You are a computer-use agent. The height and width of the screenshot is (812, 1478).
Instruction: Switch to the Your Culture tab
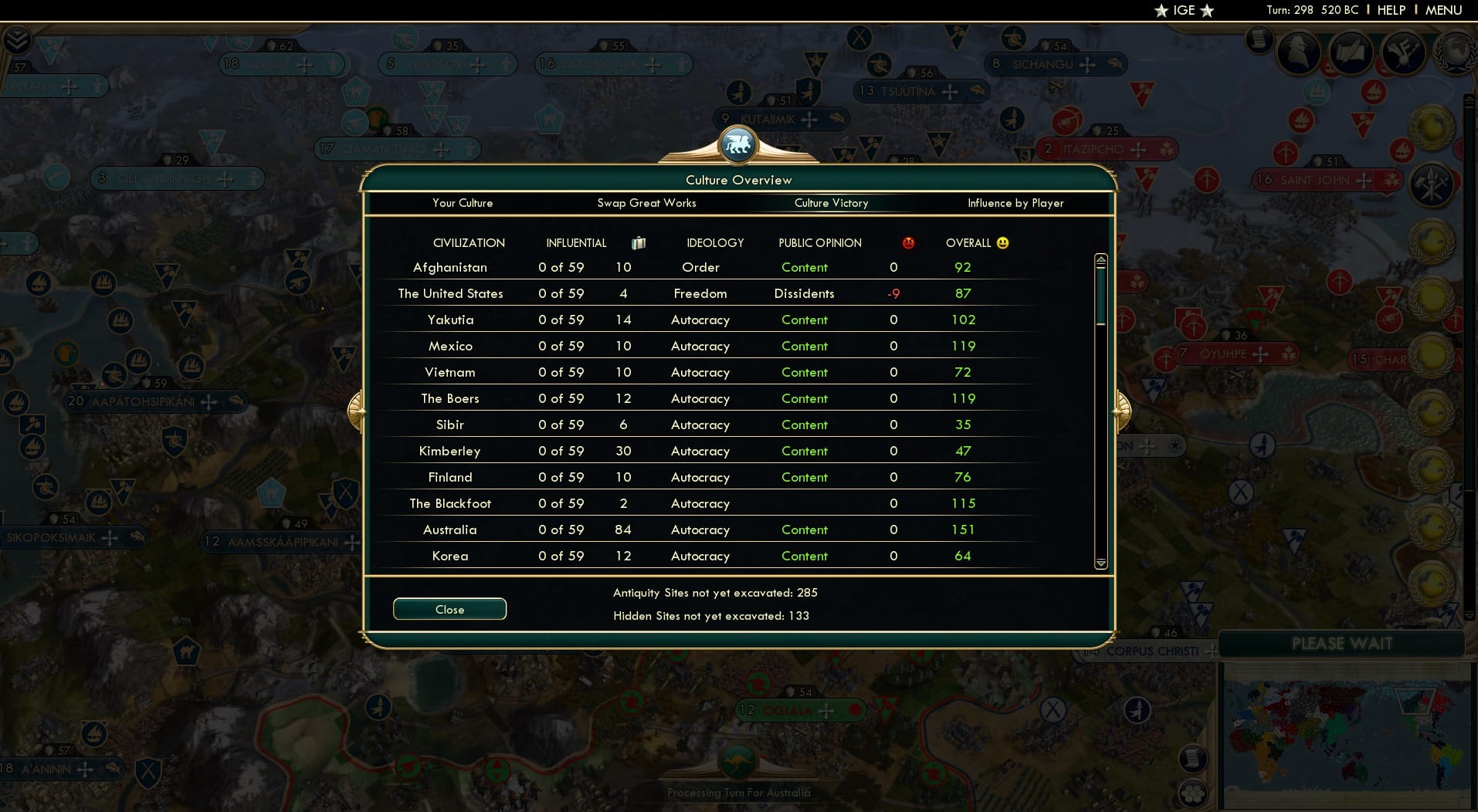click(463, 203)
